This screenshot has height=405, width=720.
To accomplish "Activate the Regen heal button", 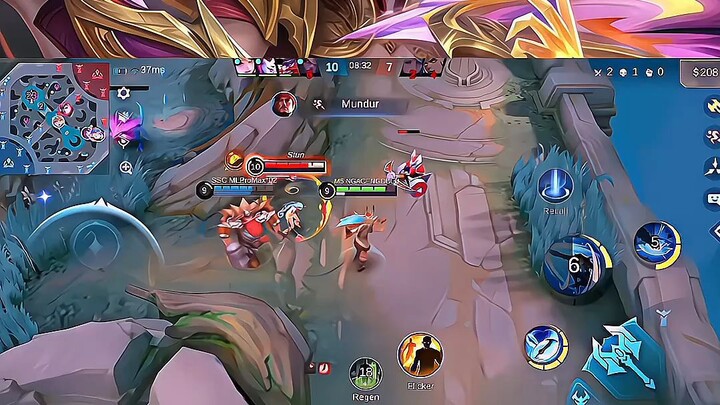I will click(x=366, y=373).
